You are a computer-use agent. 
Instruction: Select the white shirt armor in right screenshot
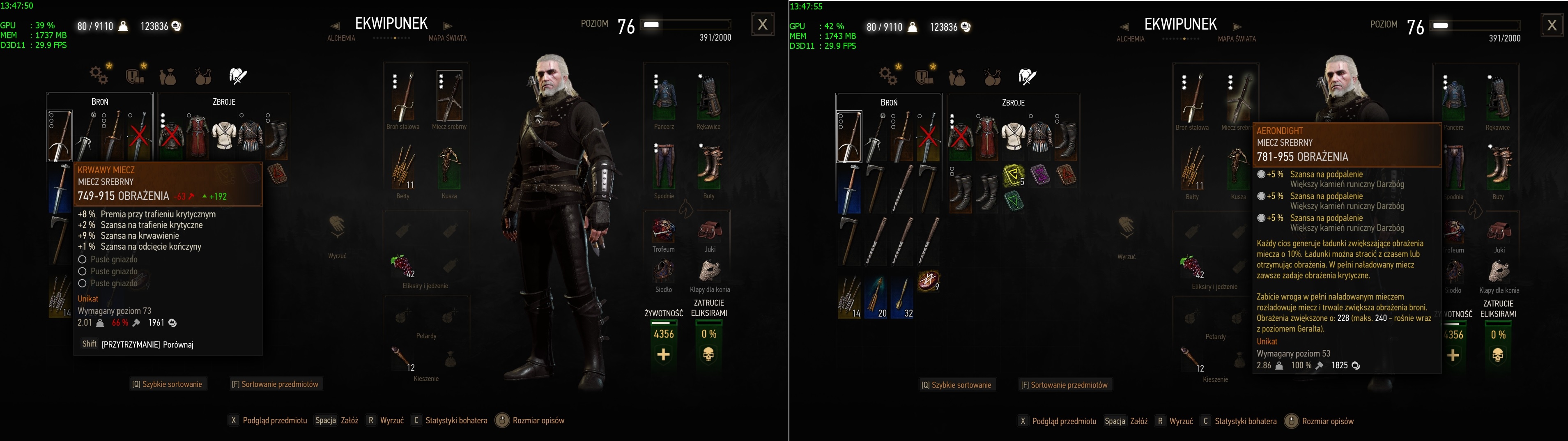tap(1014, 136)
